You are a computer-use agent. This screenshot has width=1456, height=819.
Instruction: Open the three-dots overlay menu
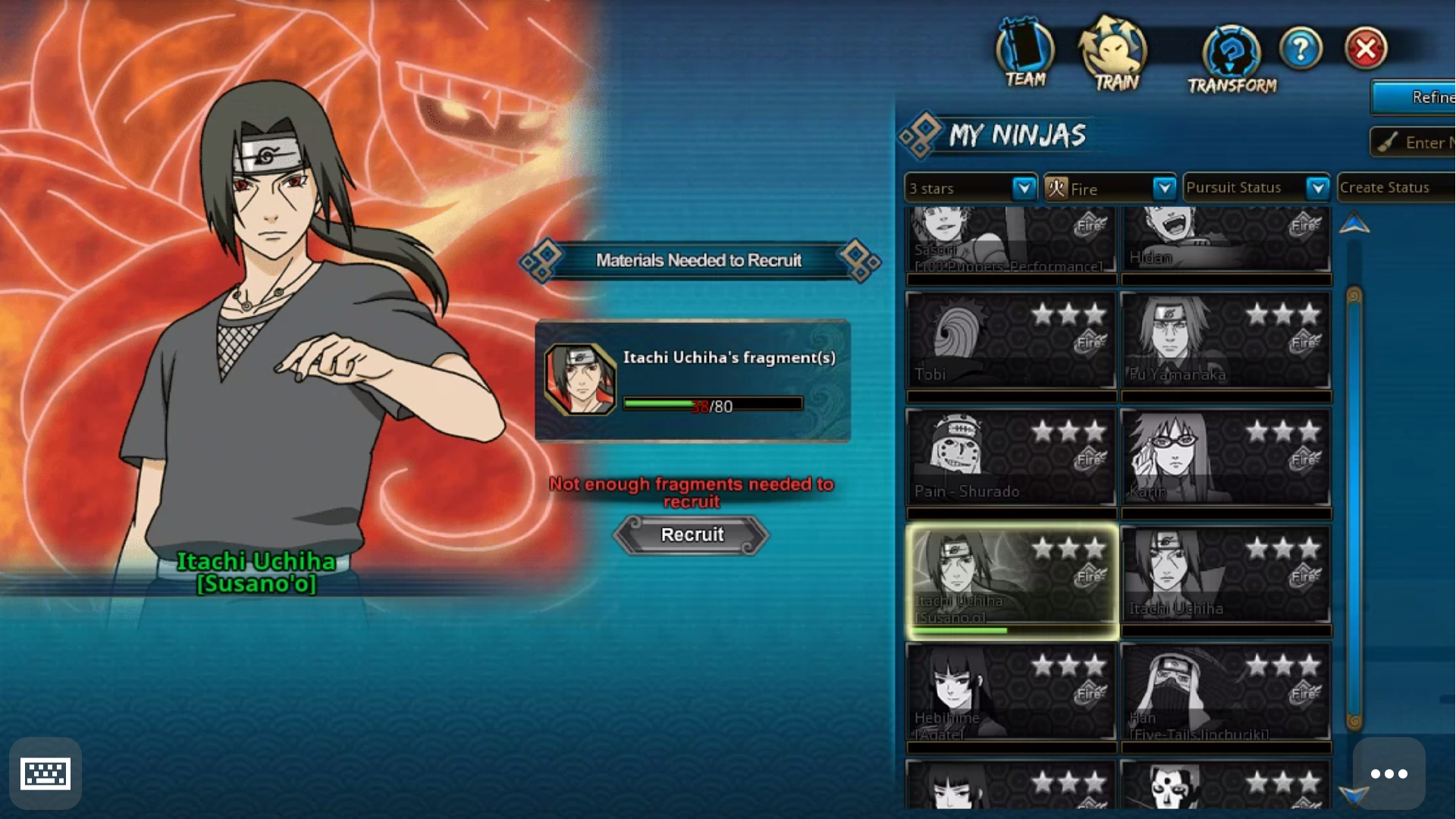[x=1389, y=773]
